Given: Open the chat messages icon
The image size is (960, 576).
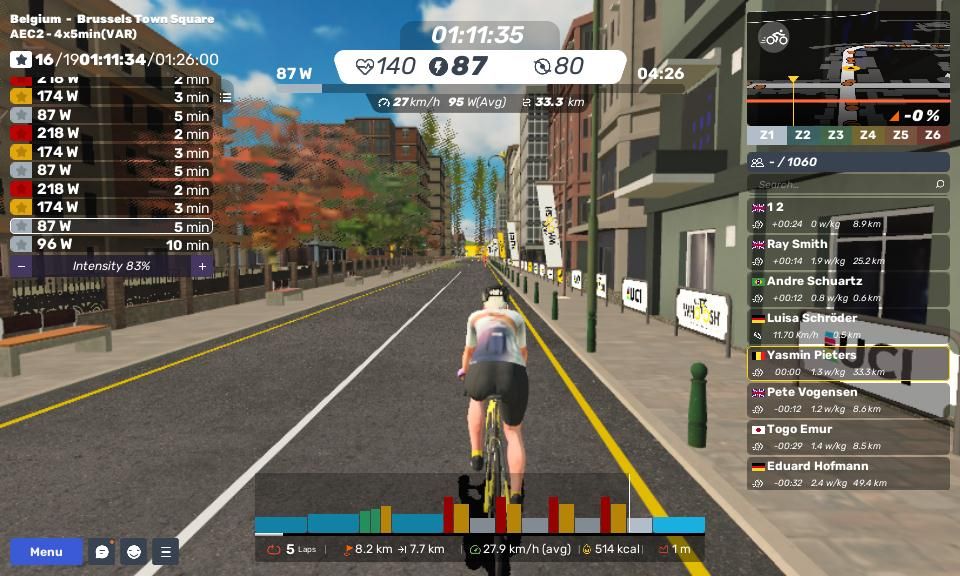Looking at the screenshot, I should coord(102,552).
